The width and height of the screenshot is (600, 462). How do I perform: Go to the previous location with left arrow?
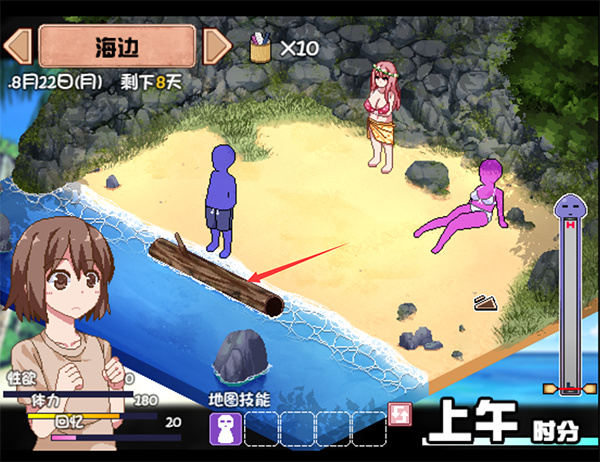coord(19,46)
